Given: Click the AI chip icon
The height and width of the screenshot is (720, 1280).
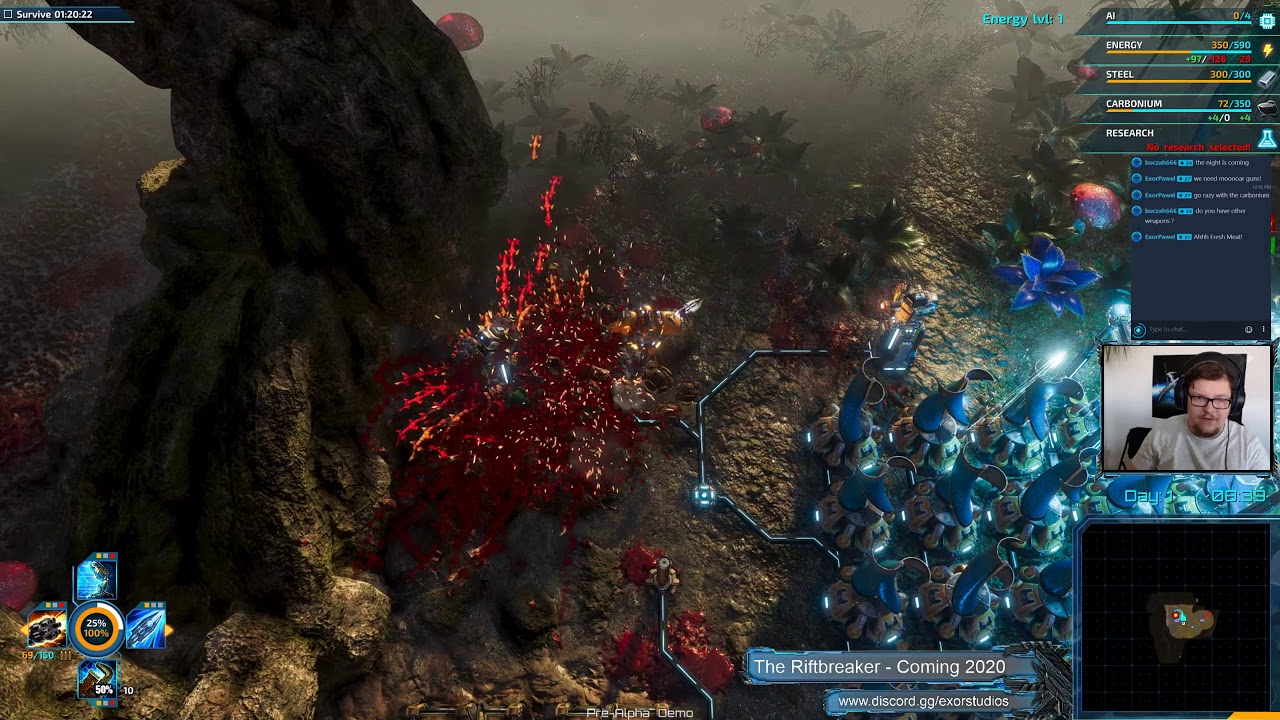Looking at the screenshot, I should [x=1267, y=20].
